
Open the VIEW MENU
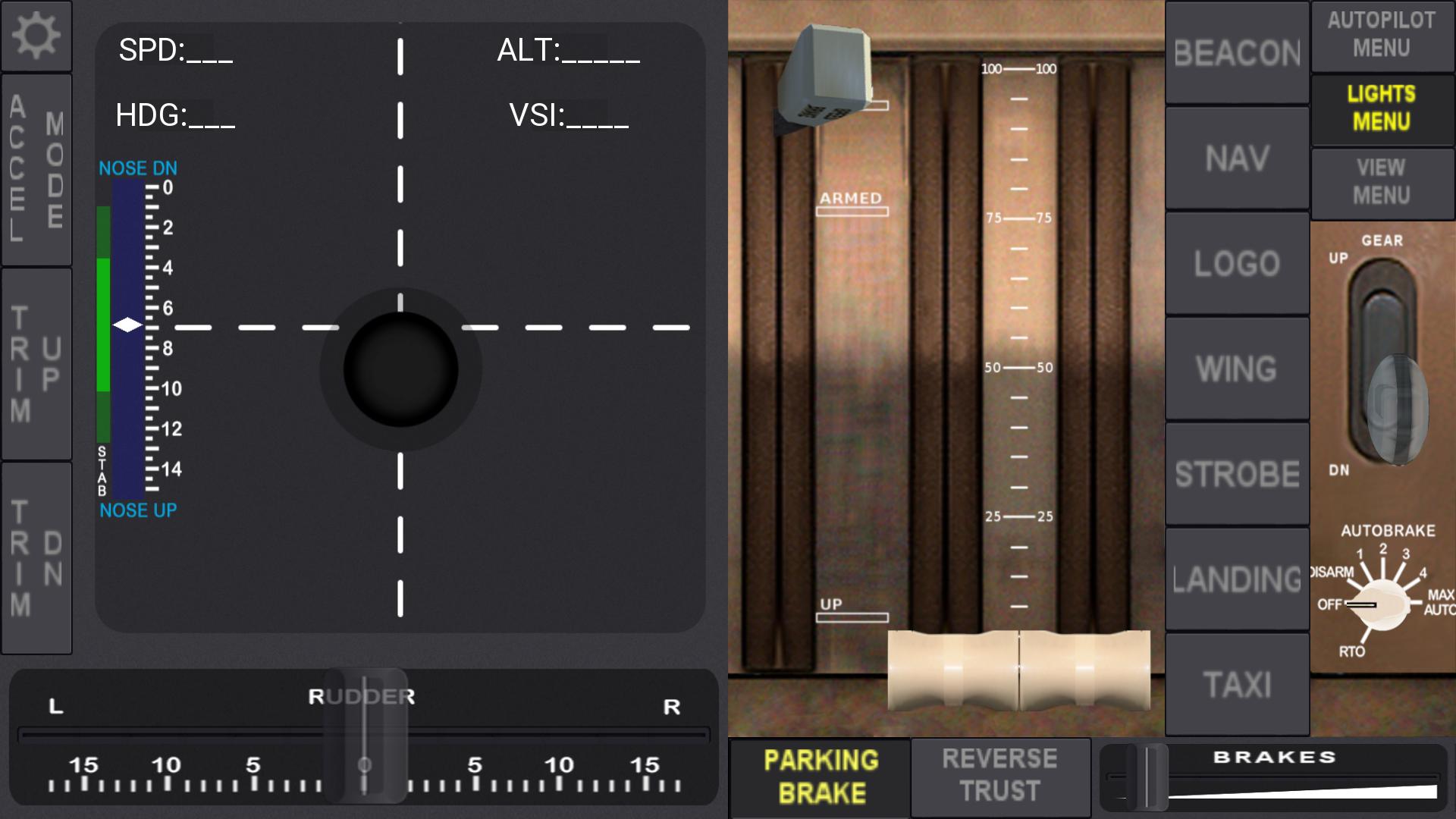[x=1382, y=183]
